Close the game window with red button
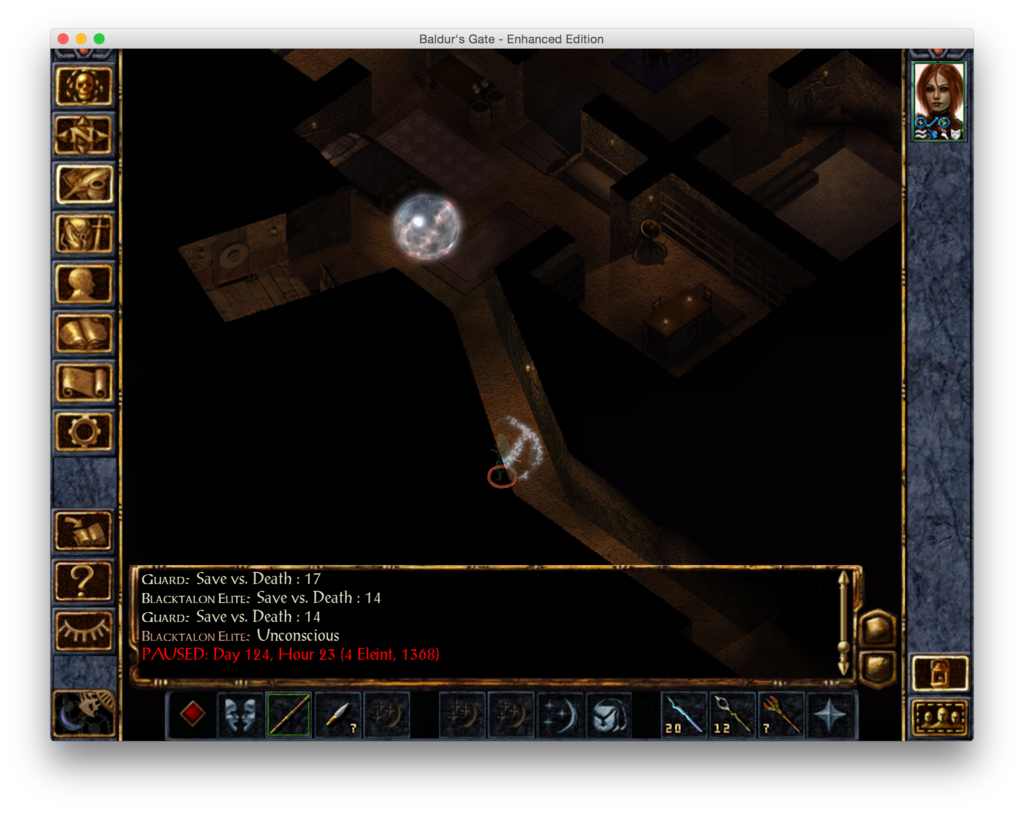The image size is (1024, 813). point(63,39)
